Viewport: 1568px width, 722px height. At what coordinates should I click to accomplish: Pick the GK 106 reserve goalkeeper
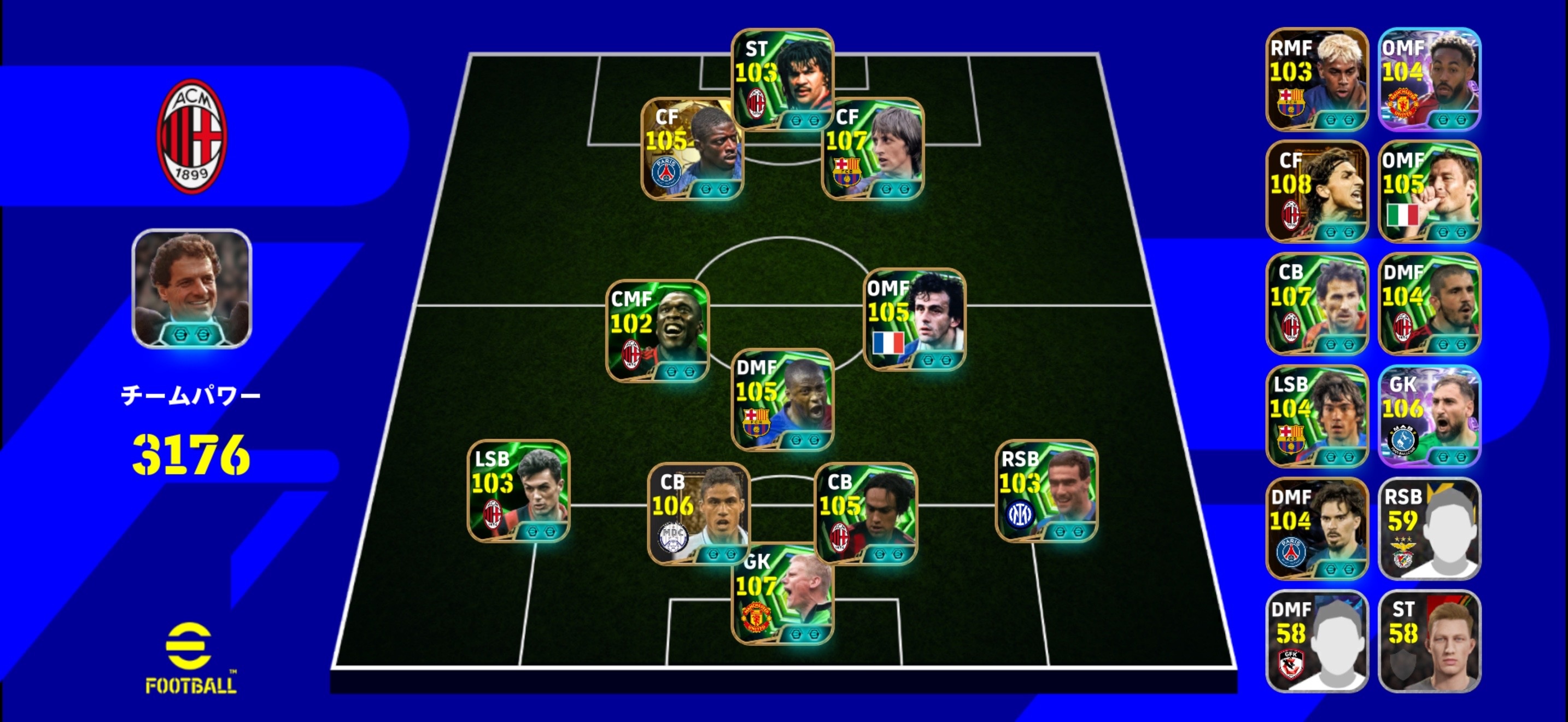(x=1429, y=416)
